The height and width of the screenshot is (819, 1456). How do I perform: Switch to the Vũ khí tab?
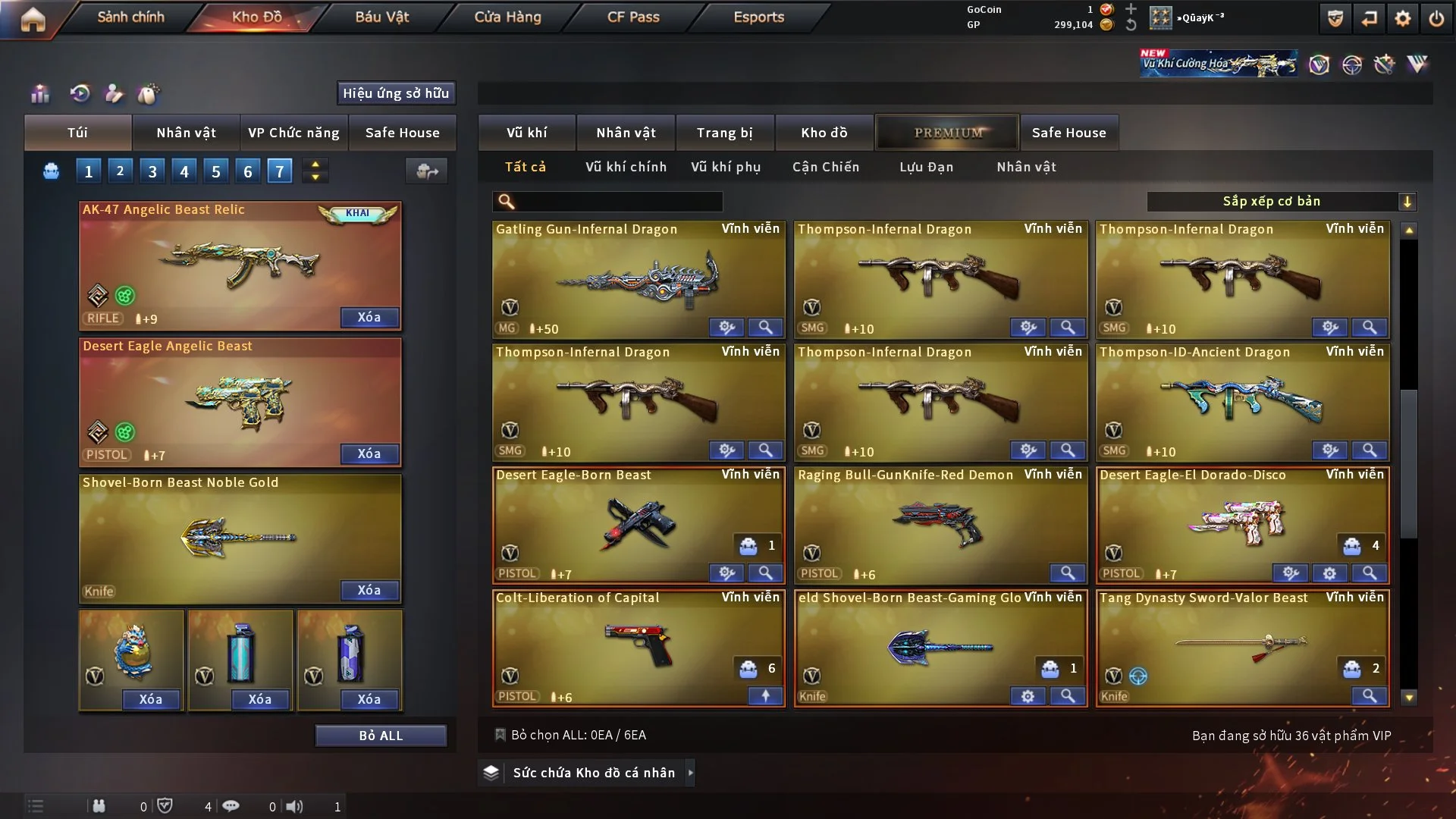(527, 133)
